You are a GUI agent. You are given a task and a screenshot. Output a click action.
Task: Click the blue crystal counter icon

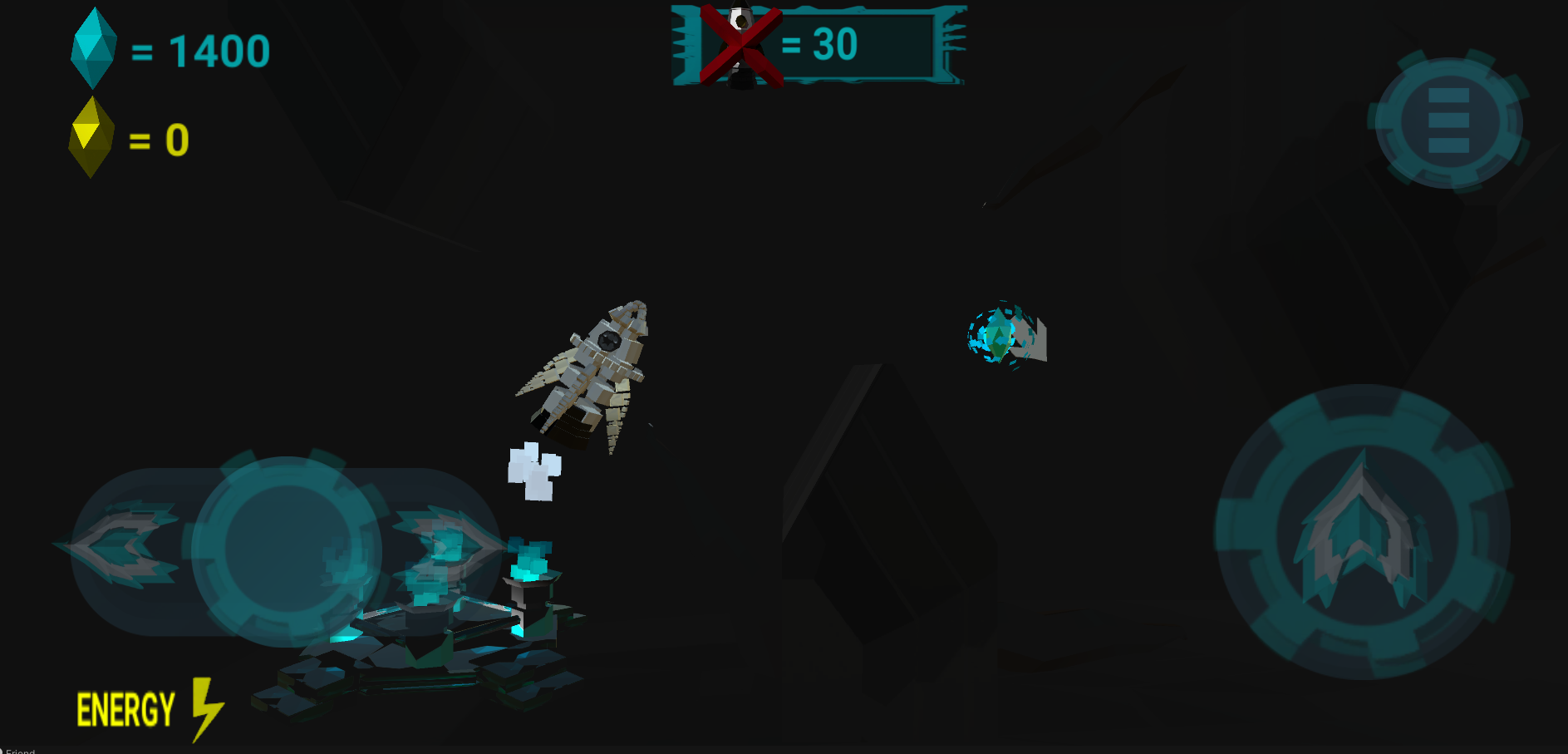click(x=93, y=46)
